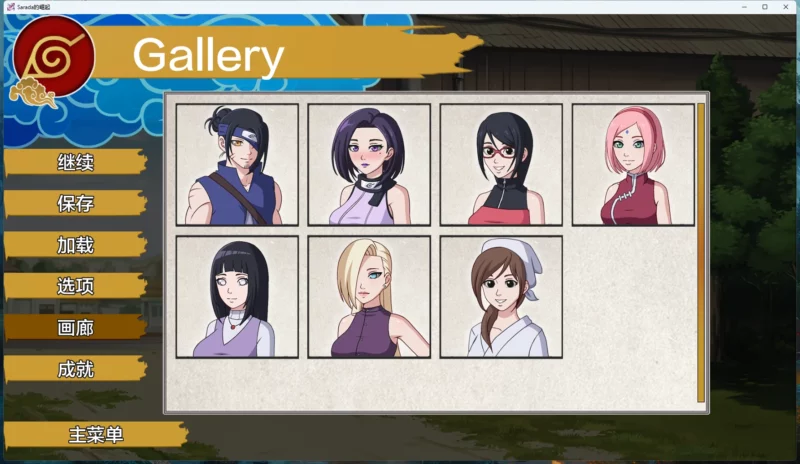Image resolution: width=800 pixels, height=464 pixels.
Task: View the pink-haired woman's gallery portrait
Action: click(633, 164)
